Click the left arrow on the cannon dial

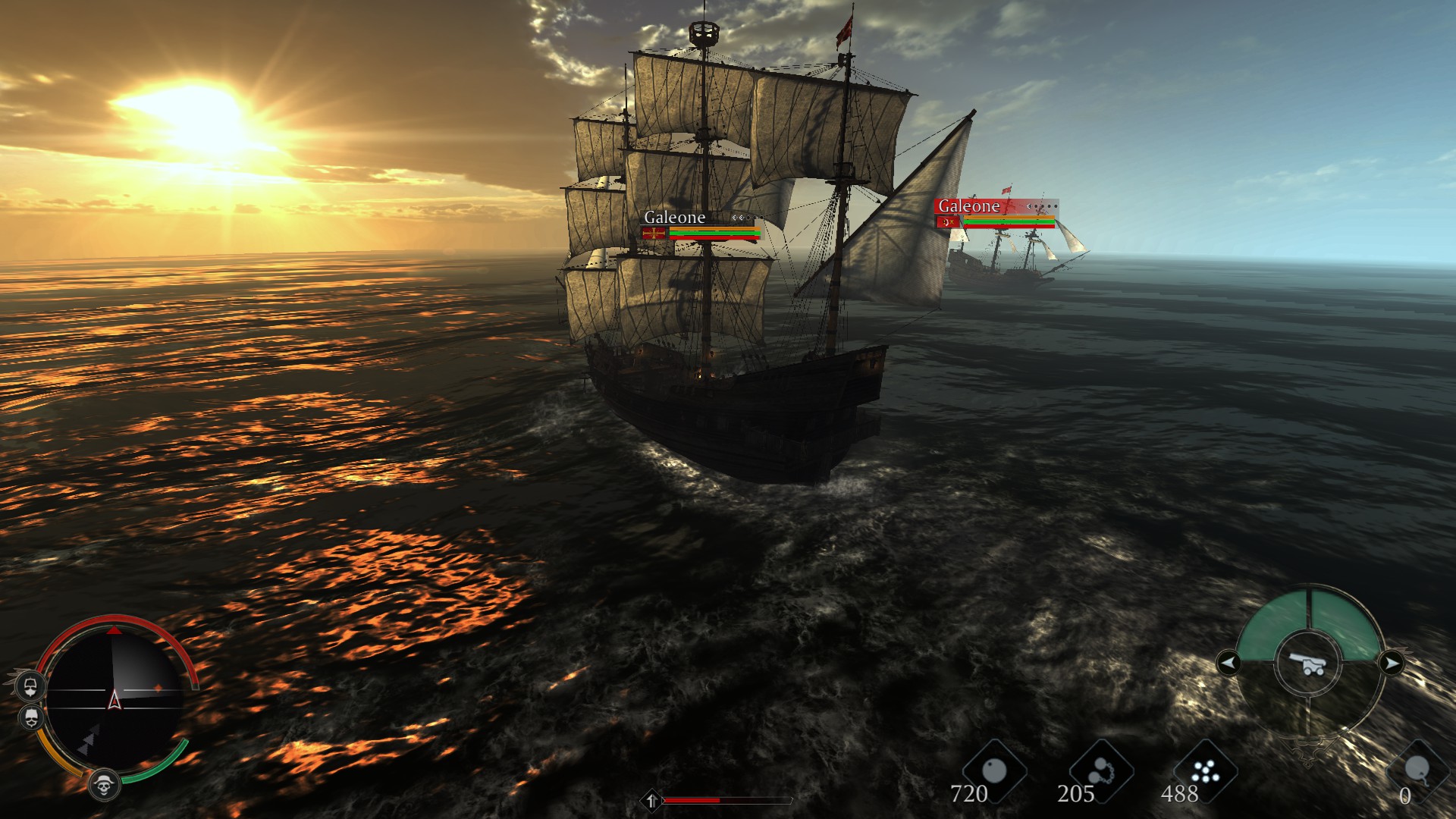1228,664
